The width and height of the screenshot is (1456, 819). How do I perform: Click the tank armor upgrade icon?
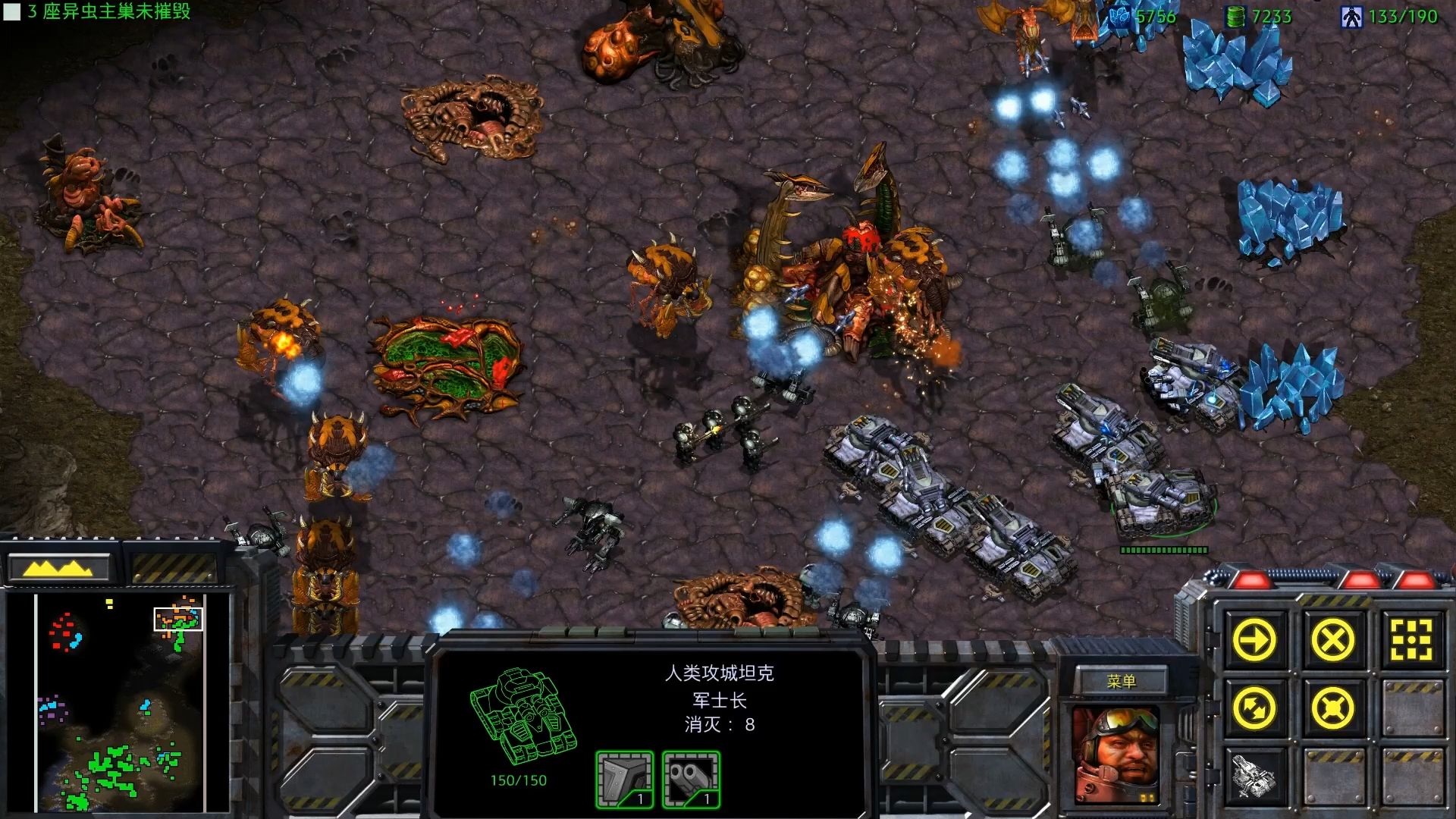[624, 779]
